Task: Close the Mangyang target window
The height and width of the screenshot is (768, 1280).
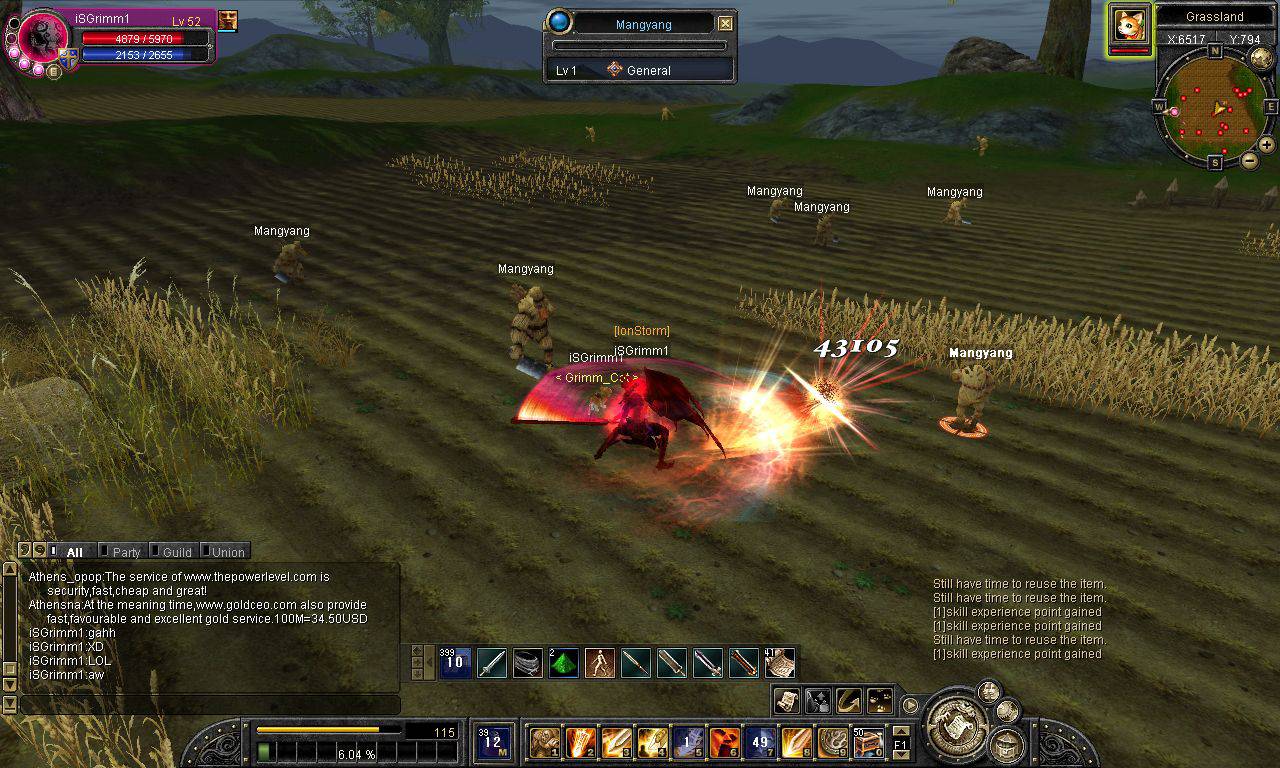Action: click(x=725, y=24)
